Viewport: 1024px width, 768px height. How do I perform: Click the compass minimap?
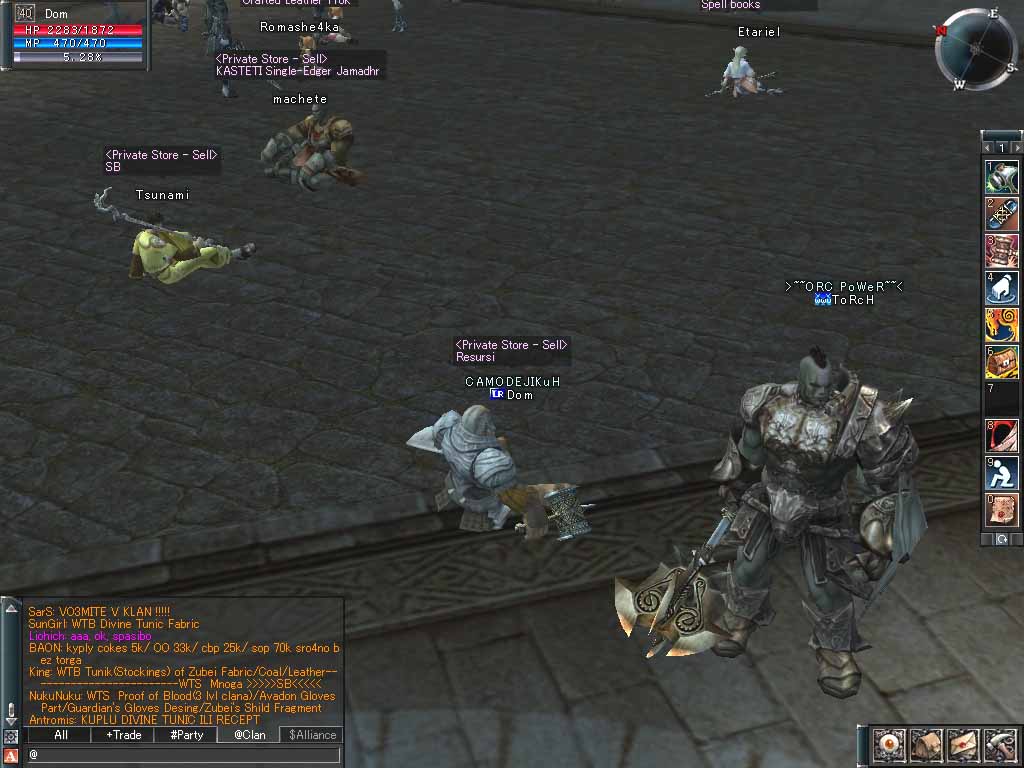click(x=973, y=48)
